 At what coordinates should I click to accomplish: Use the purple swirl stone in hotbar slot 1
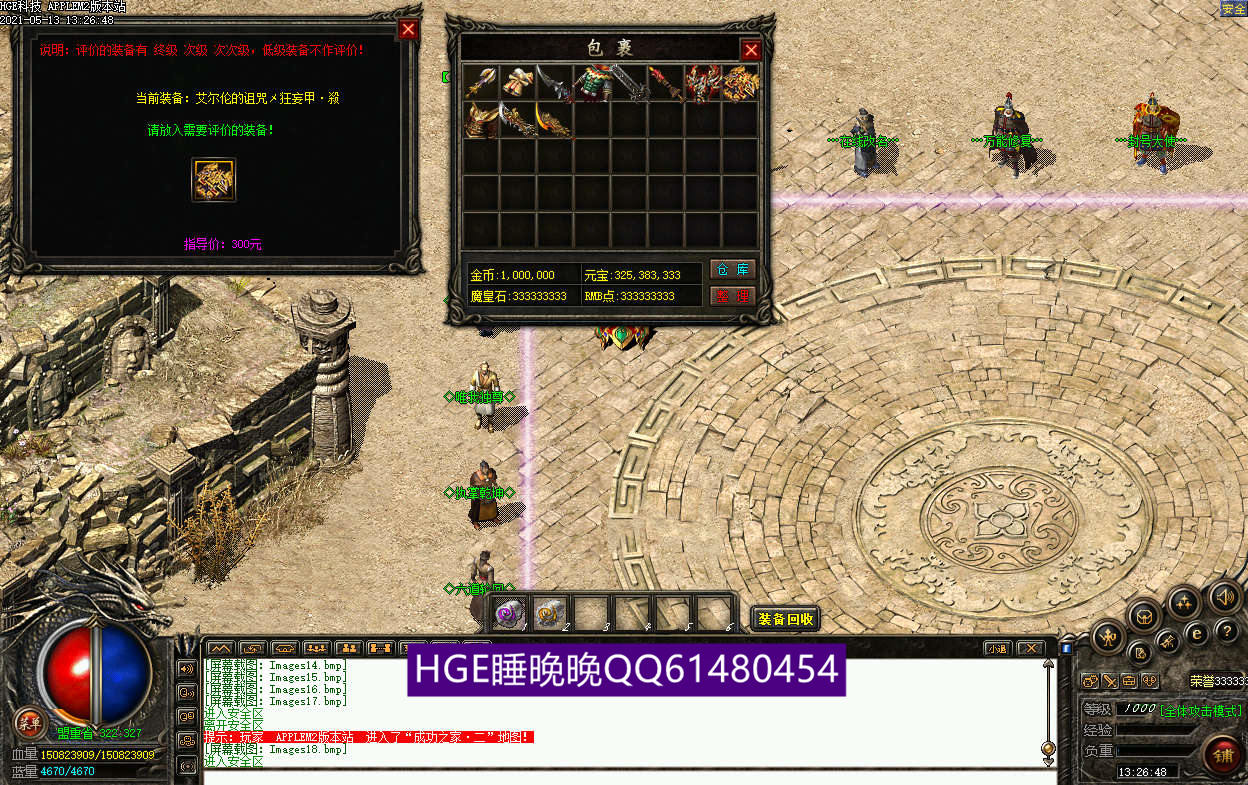pos(511,612)
